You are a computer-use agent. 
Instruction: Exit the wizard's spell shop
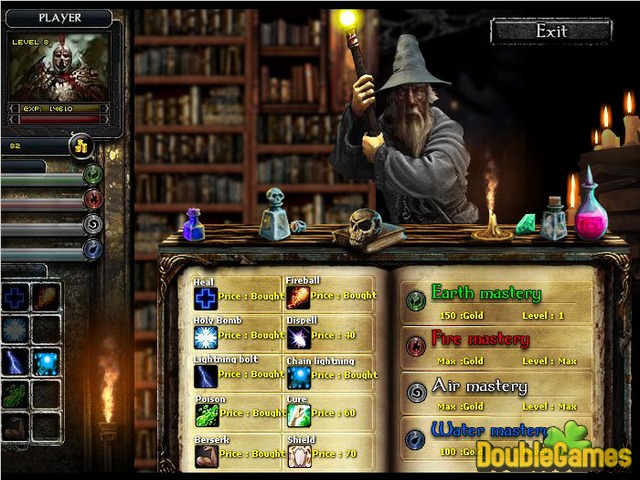551,31
